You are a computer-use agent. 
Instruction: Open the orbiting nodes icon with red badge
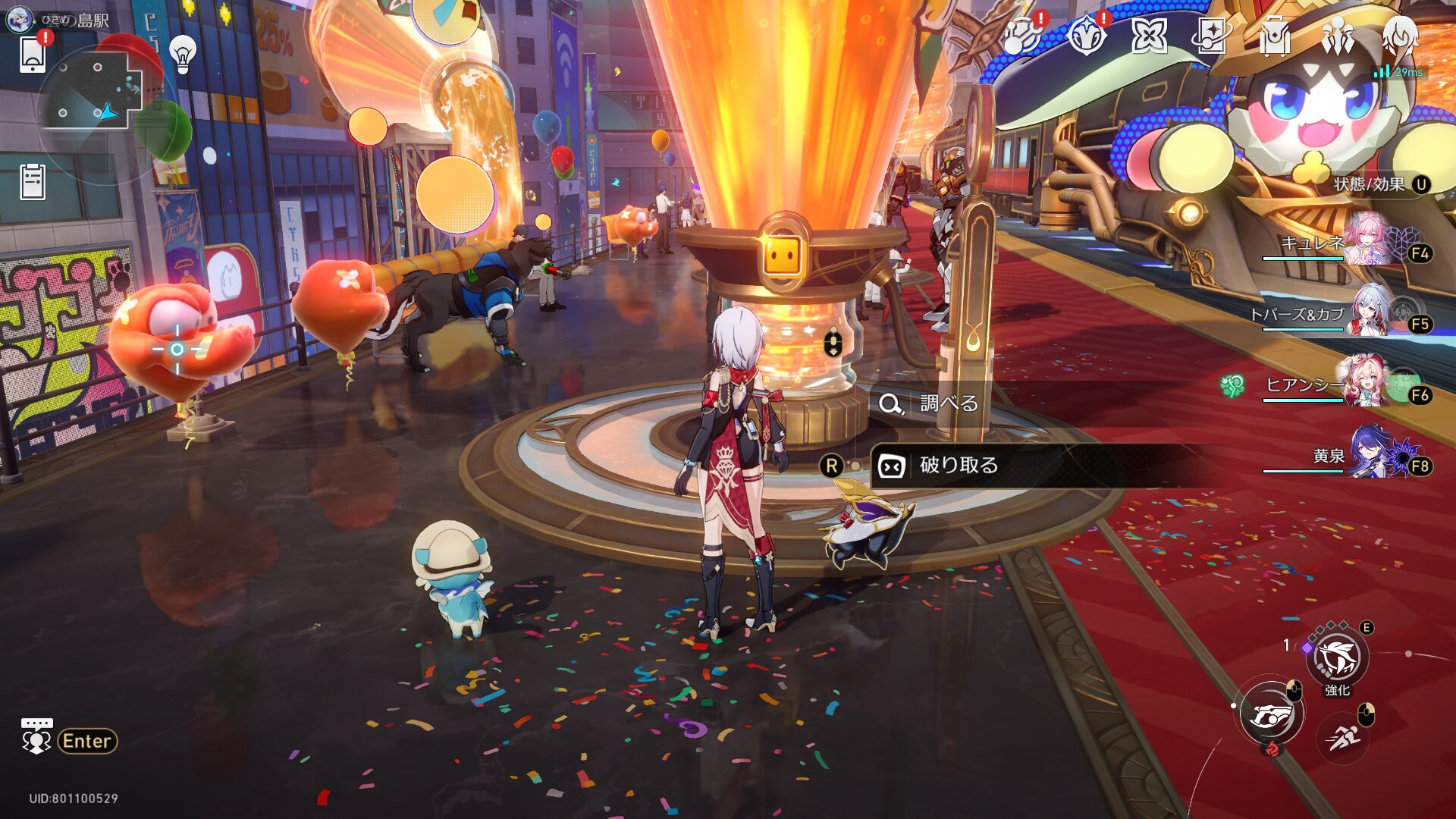coord(1021,36)
